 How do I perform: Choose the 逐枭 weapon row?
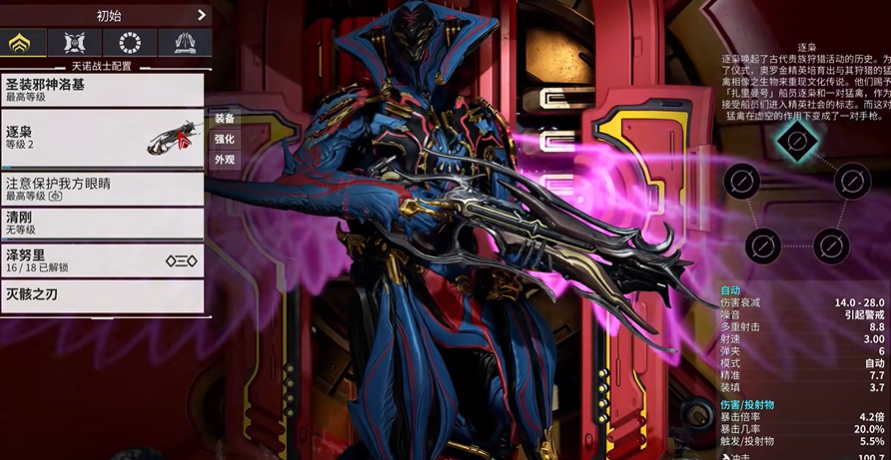[100, 138]
